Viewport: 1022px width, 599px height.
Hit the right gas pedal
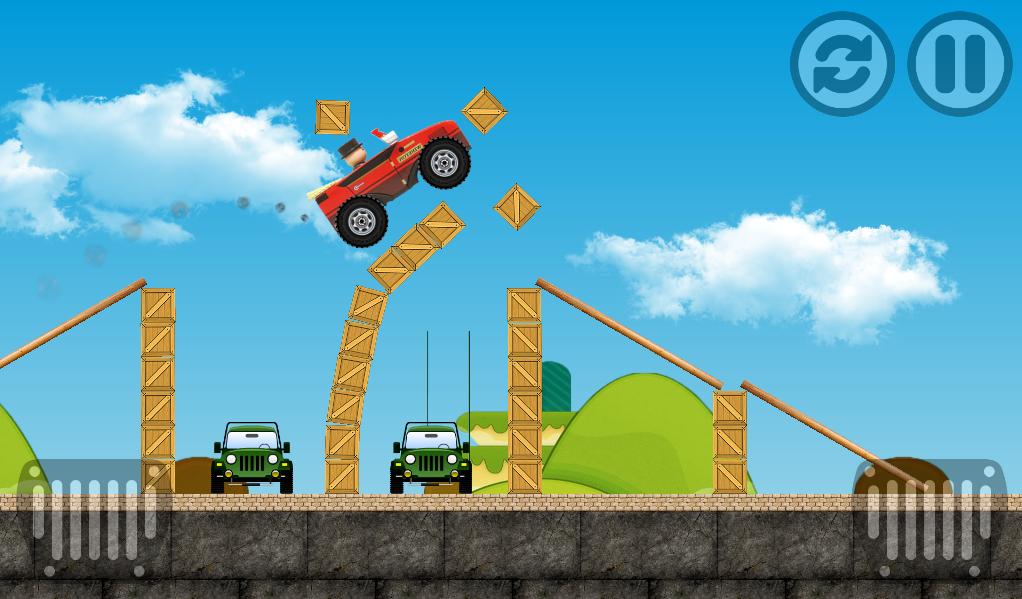tap(929, 518)
